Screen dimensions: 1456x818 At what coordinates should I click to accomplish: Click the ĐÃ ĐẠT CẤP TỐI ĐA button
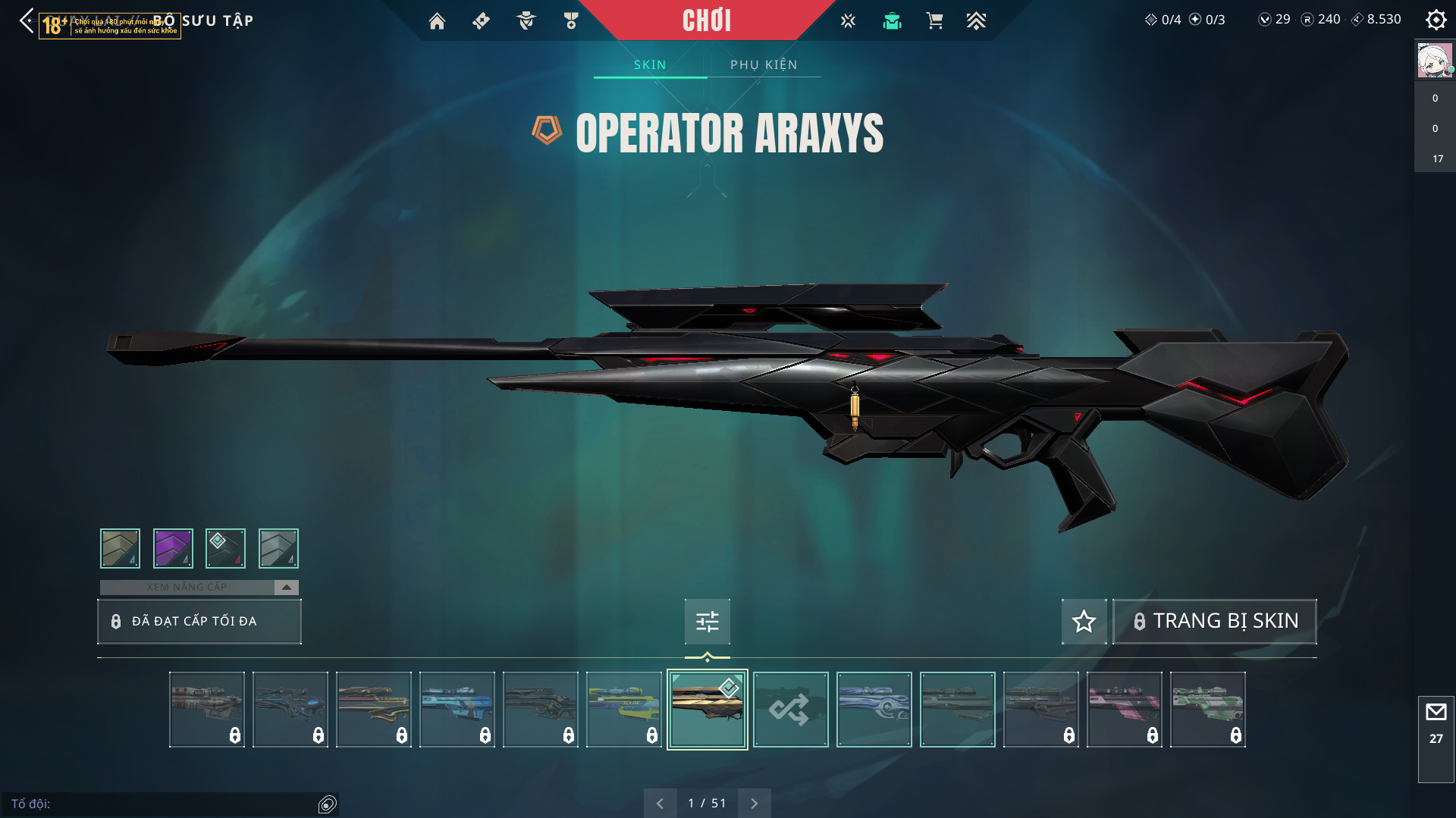click(199, 621)
